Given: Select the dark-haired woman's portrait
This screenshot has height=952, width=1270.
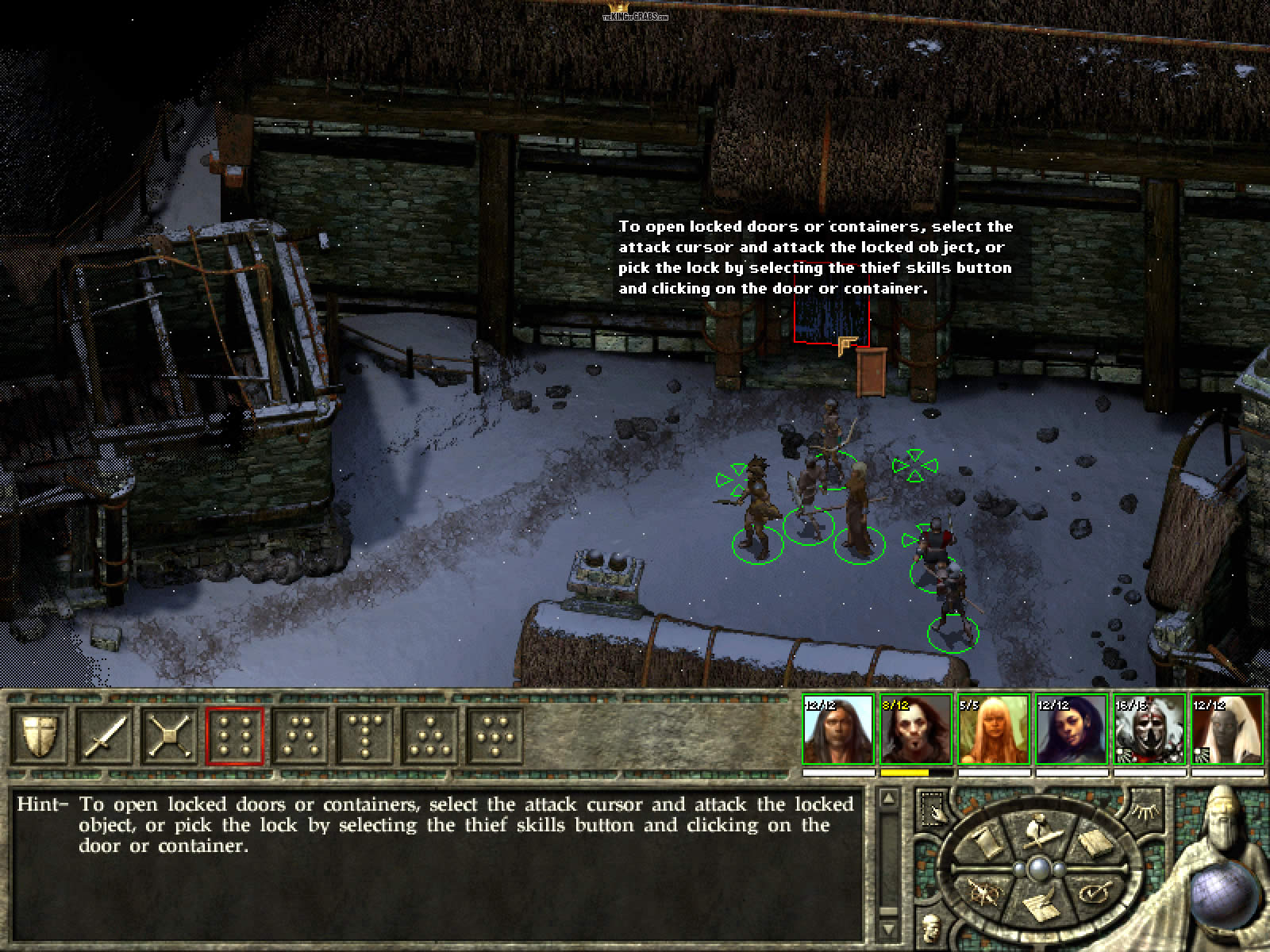Looking at the screenshot, I should coord(1070,730).
